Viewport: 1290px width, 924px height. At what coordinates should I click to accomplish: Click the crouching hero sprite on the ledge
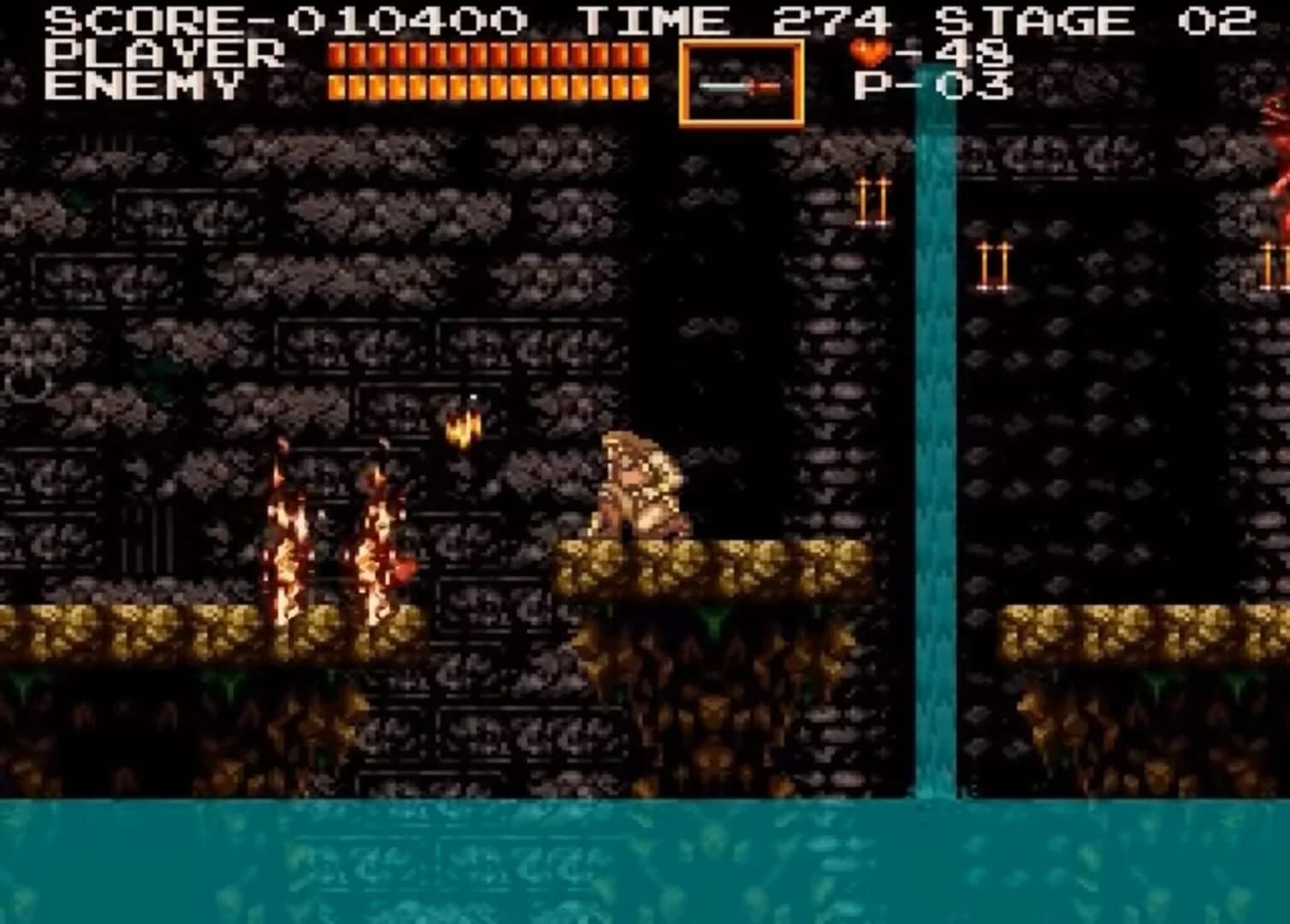[x=642, y=488]
